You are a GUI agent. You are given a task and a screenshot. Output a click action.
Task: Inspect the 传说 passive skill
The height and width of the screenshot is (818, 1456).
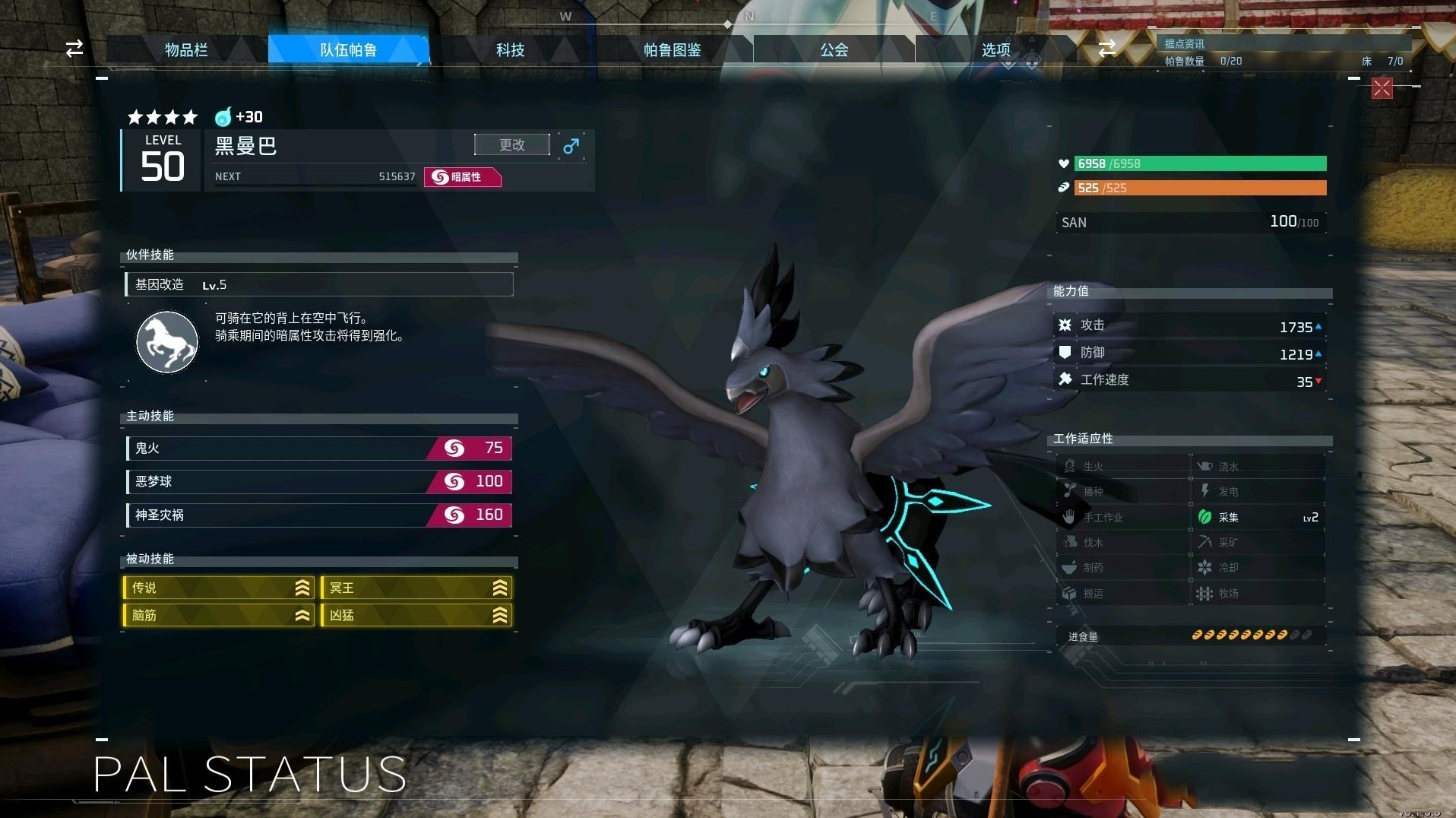tap(219, 588)
